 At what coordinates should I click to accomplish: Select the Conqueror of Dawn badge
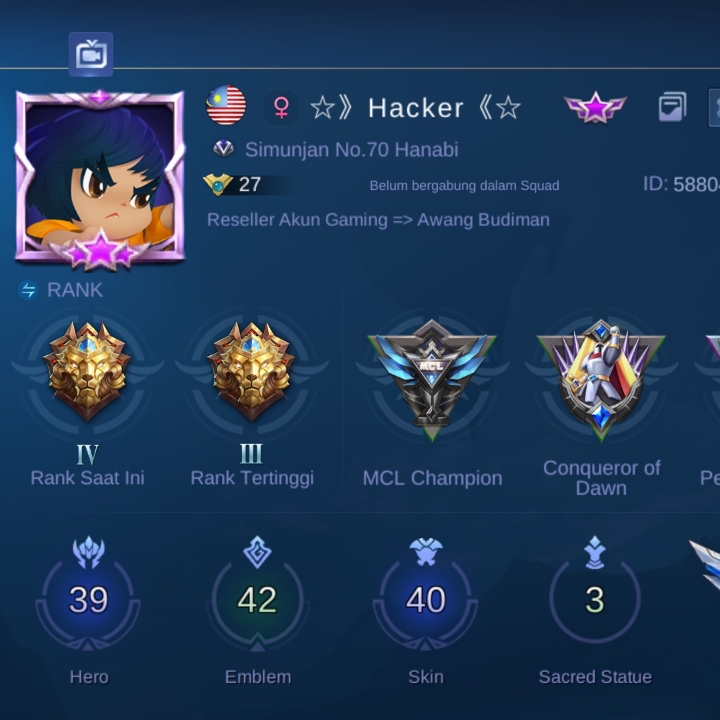point(601,374)
